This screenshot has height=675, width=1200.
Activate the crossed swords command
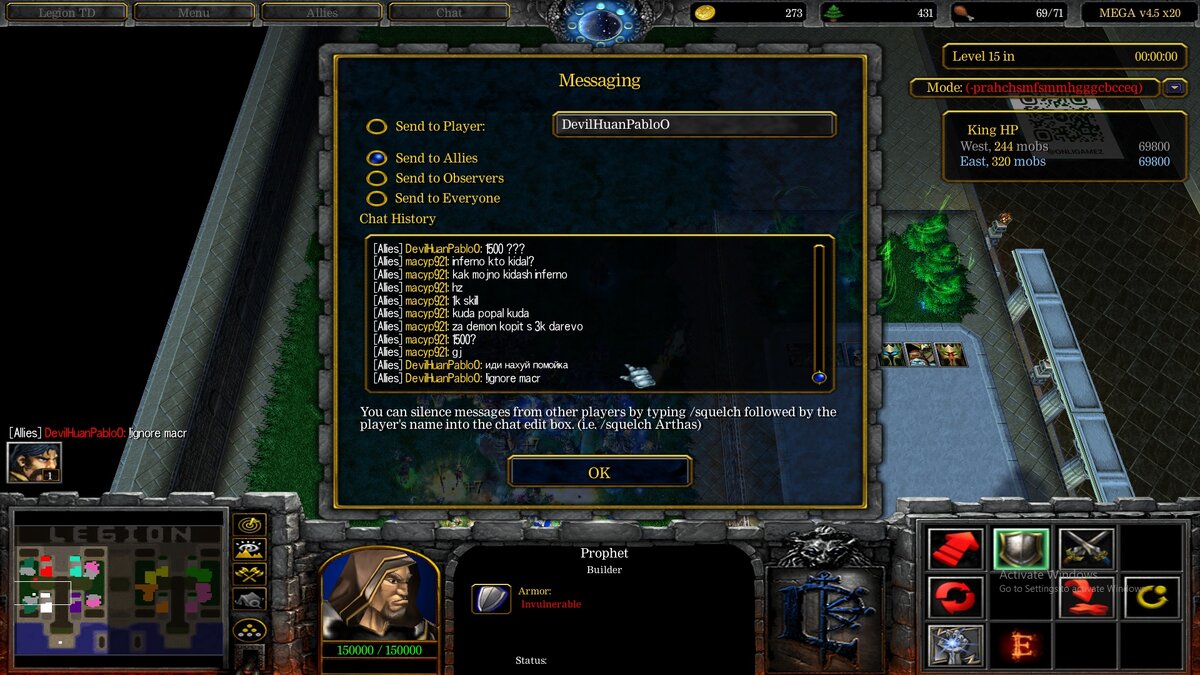pyautogui.click(x=1086, y=549)
